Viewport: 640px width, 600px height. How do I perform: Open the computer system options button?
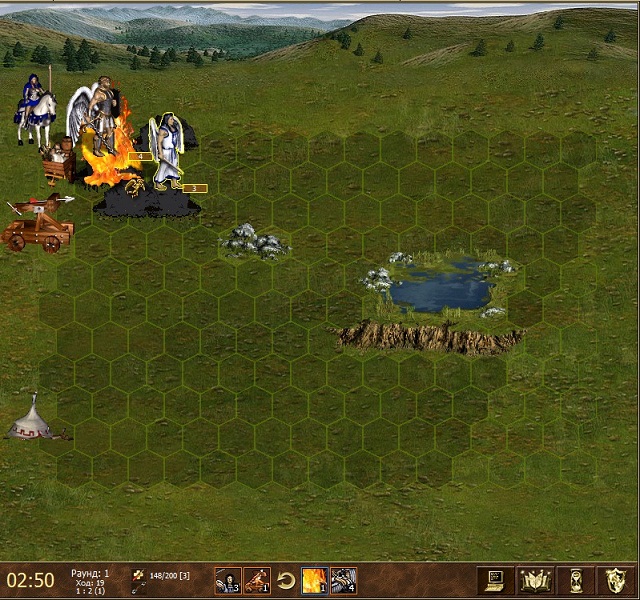click(x=494, y=580)
